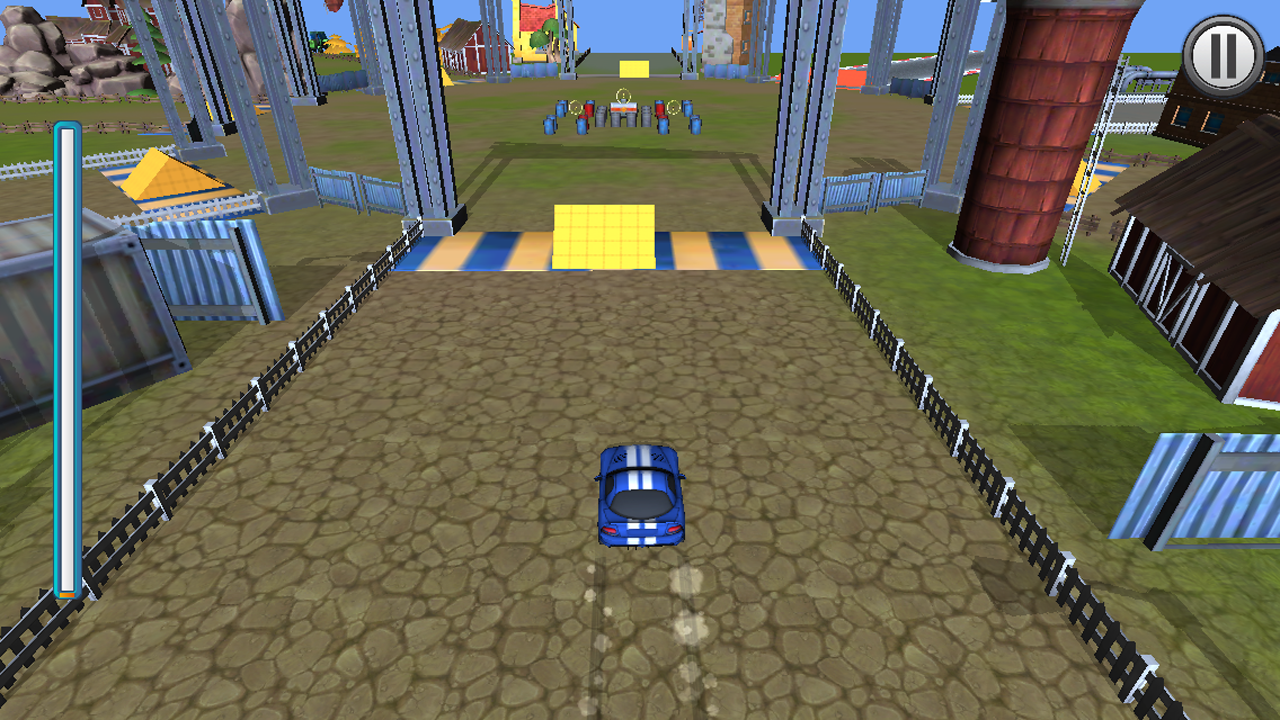The height and width of the screenshot is (720, 1280).
Task: Tap the glowing coin ring right of the barrels
Action: pyautogui.click(x=673, y=107)
